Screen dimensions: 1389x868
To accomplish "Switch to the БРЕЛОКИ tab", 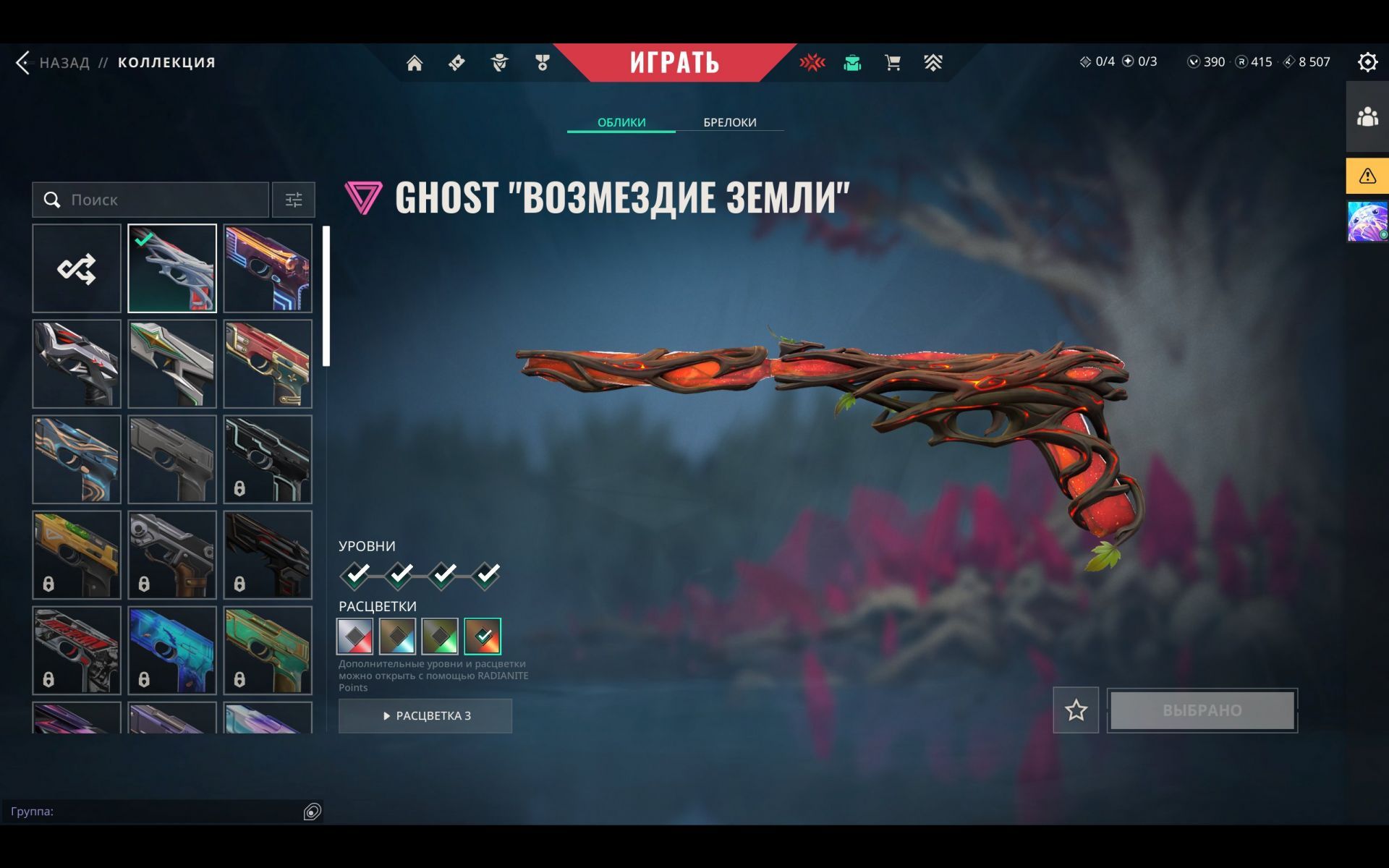I will click(729, 122).
